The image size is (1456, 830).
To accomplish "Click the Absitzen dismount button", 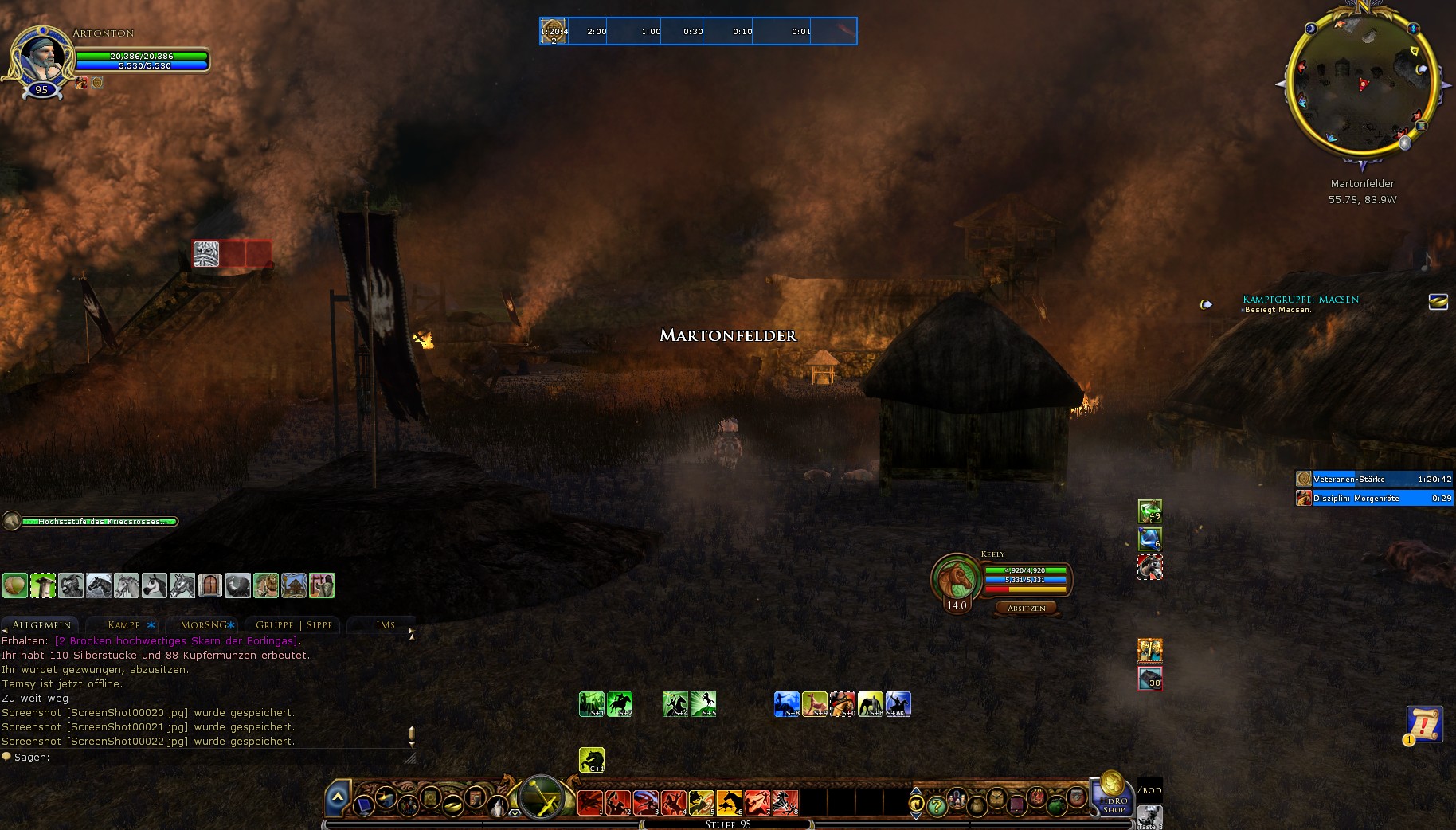I will pyautogui.click(x=1026, y=609).
